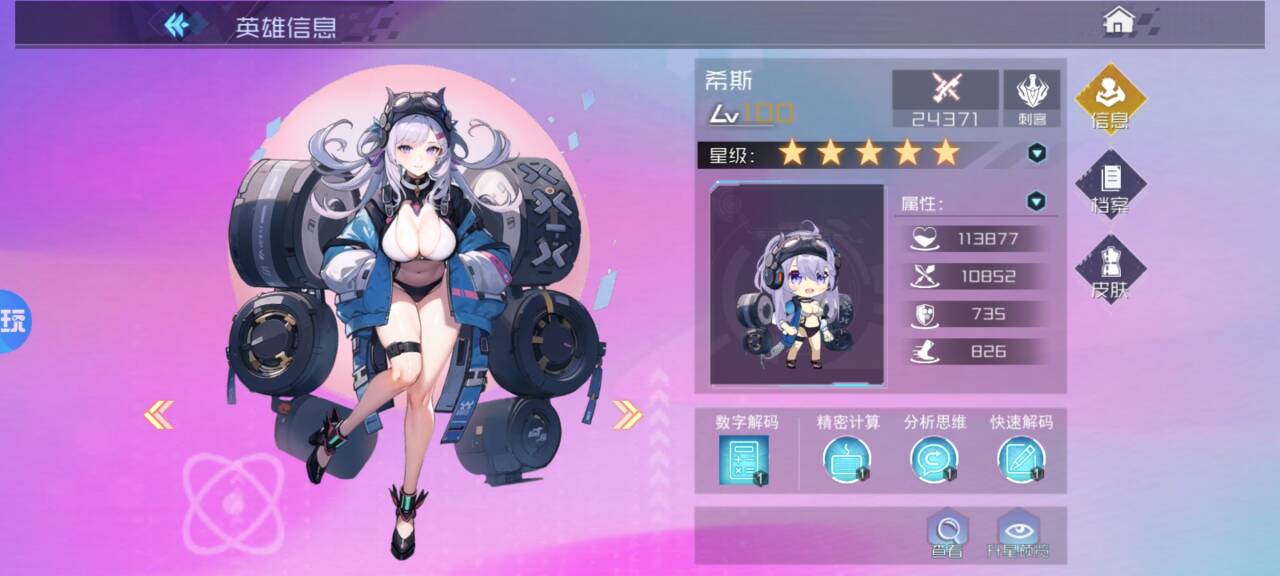Go back using the double-arrow button

(178, 24)
